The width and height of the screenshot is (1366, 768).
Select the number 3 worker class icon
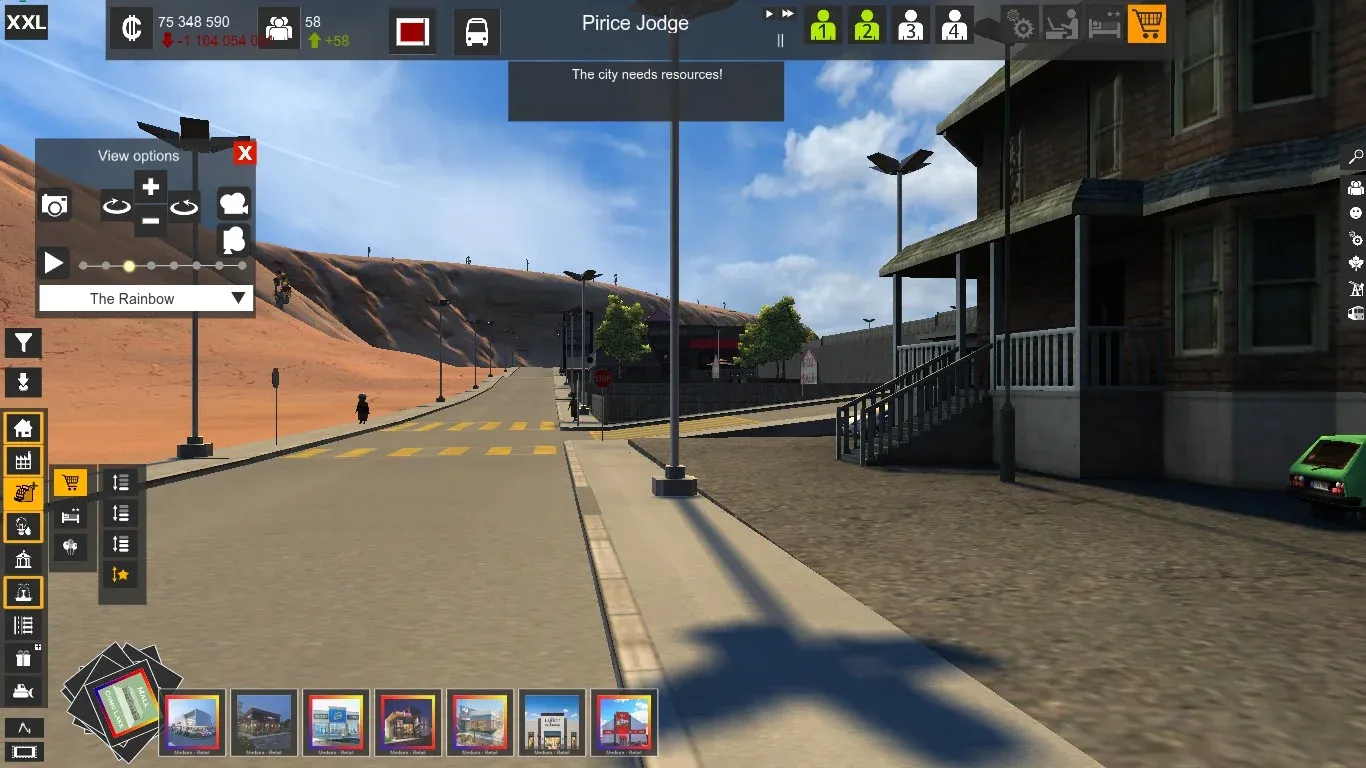coord(910,25)
